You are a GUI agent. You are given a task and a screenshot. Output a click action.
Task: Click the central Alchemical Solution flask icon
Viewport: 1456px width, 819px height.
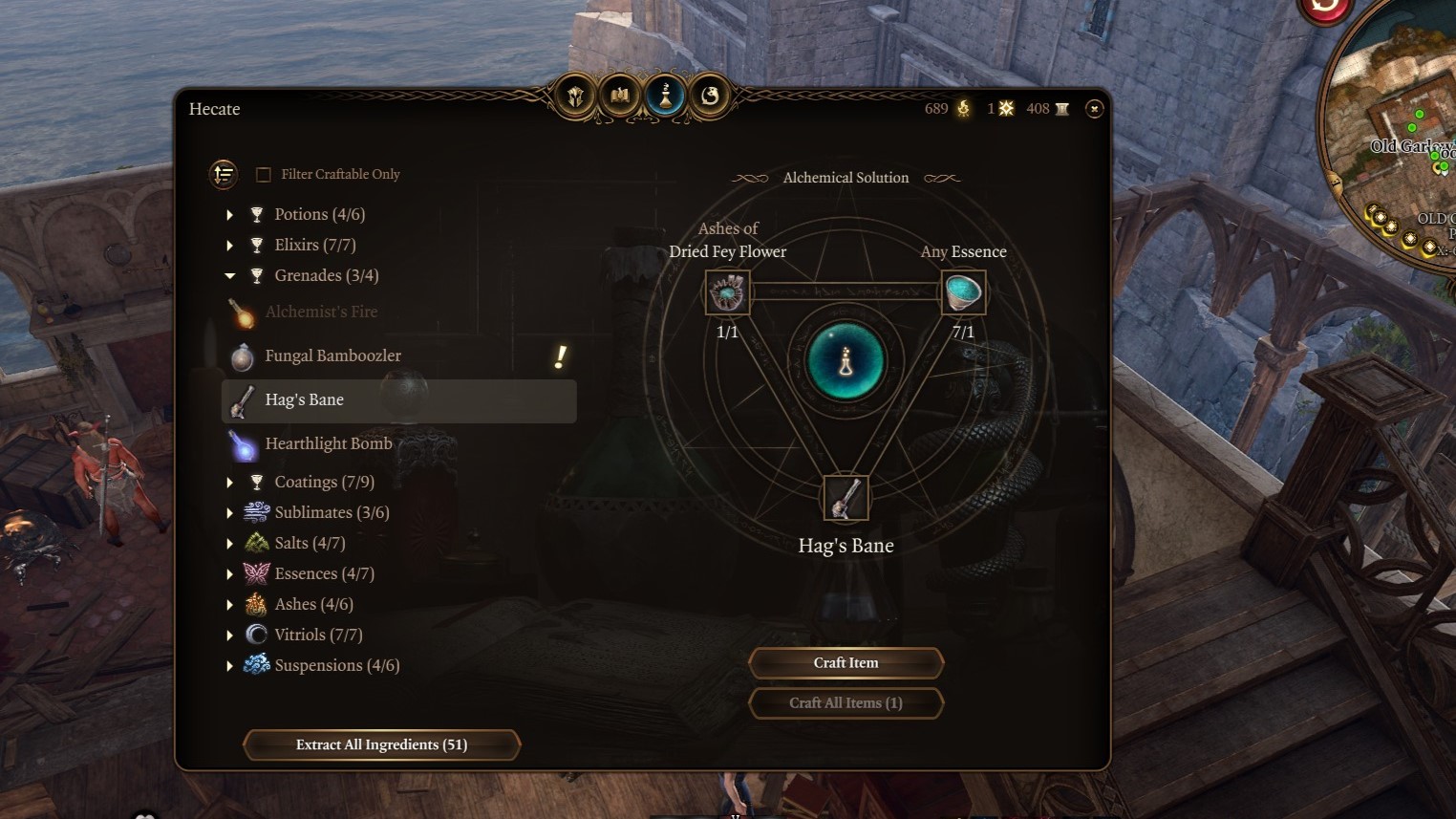pos(845,363)
